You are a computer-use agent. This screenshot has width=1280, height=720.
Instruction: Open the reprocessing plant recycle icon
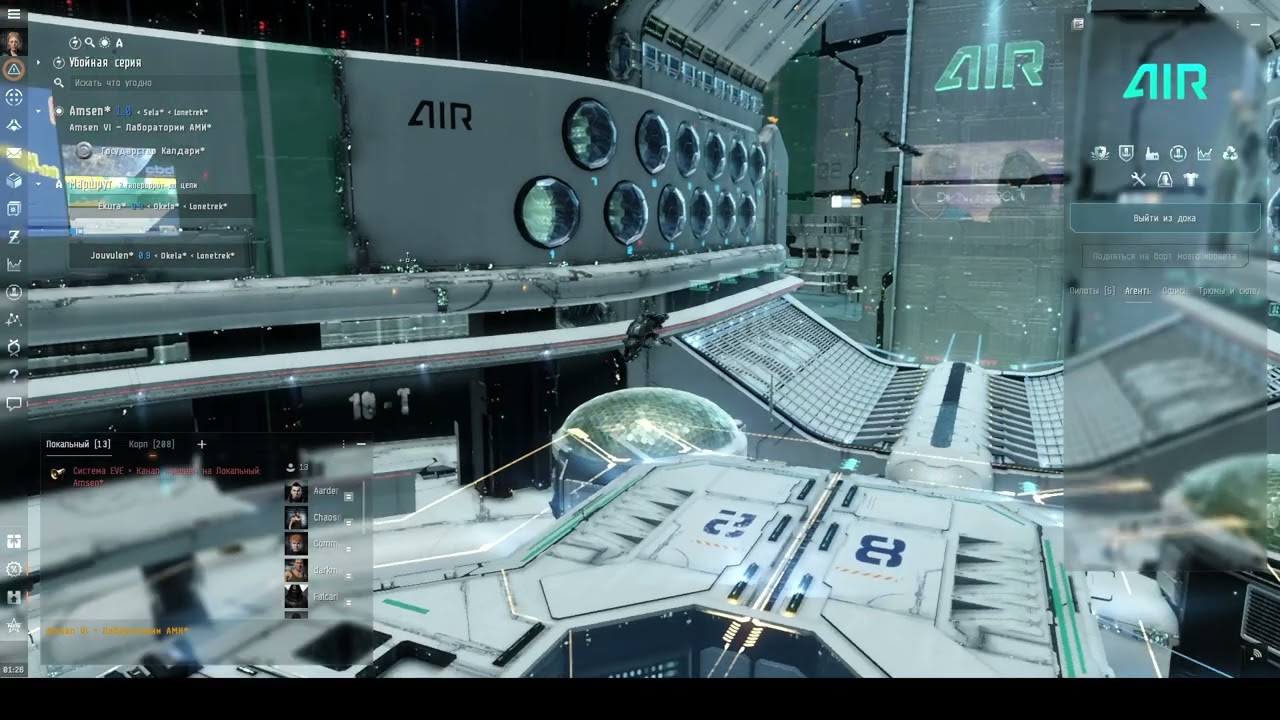pyautogui.click(x=1230, y=153)
